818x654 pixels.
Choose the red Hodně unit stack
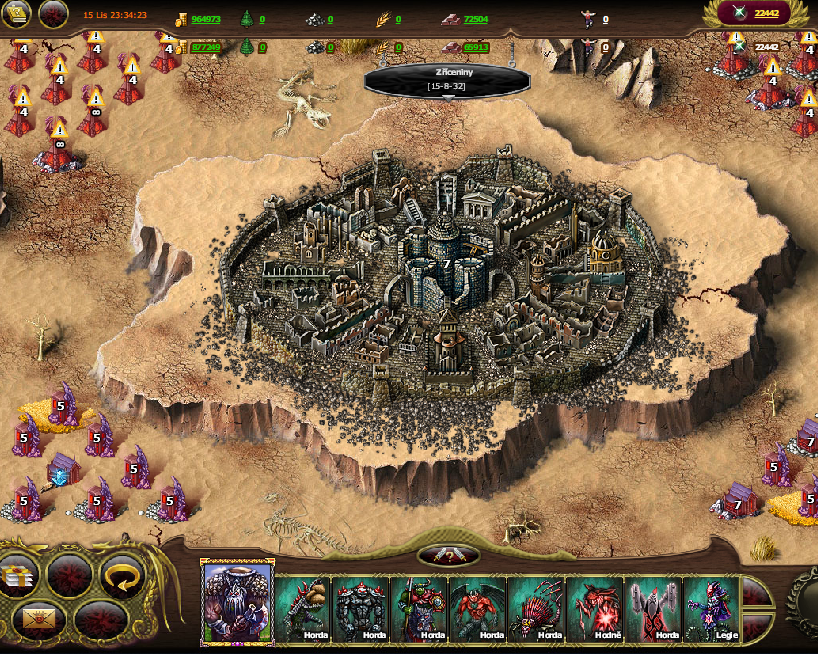[594, 608]
